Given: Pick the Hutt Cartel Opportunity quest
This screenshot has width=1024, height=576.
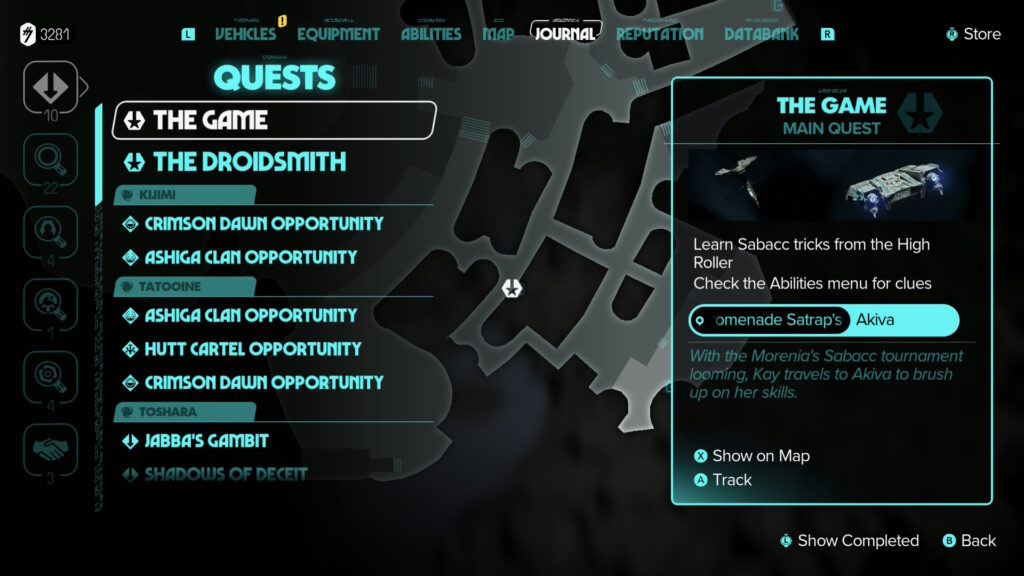Looking at the screenshot, I should click(x=252, y=349).
